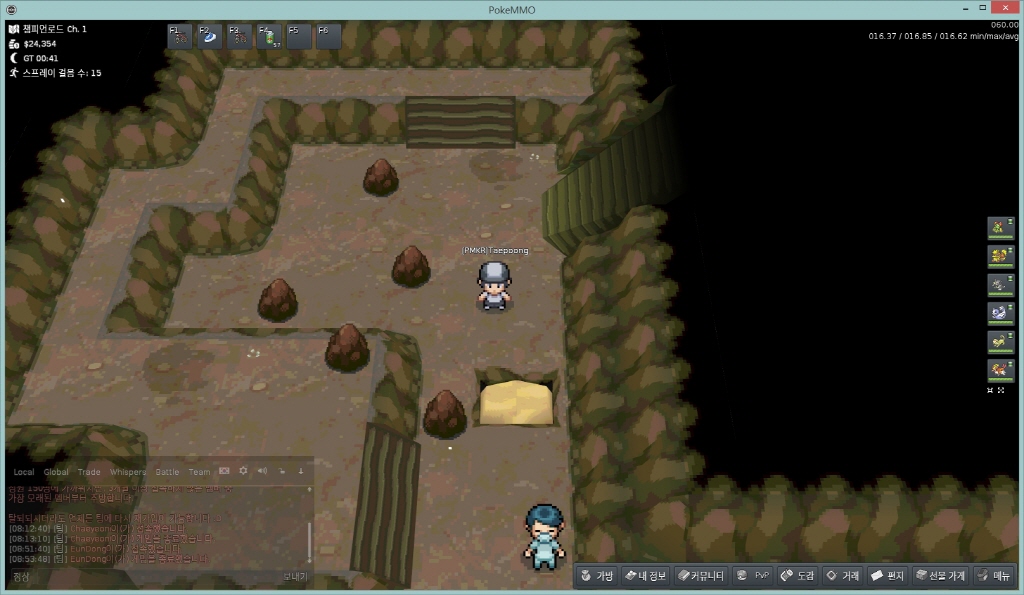Open chat settings gear icon

243,471
